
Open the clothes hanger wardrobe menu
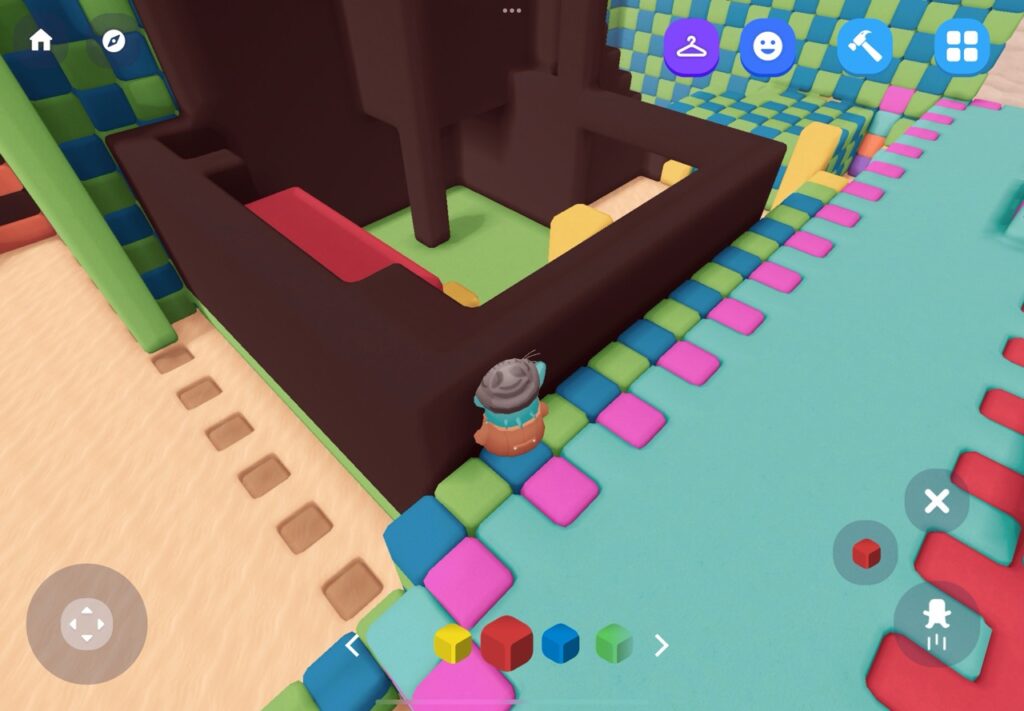pyautogui.click(x=691, y=47)
